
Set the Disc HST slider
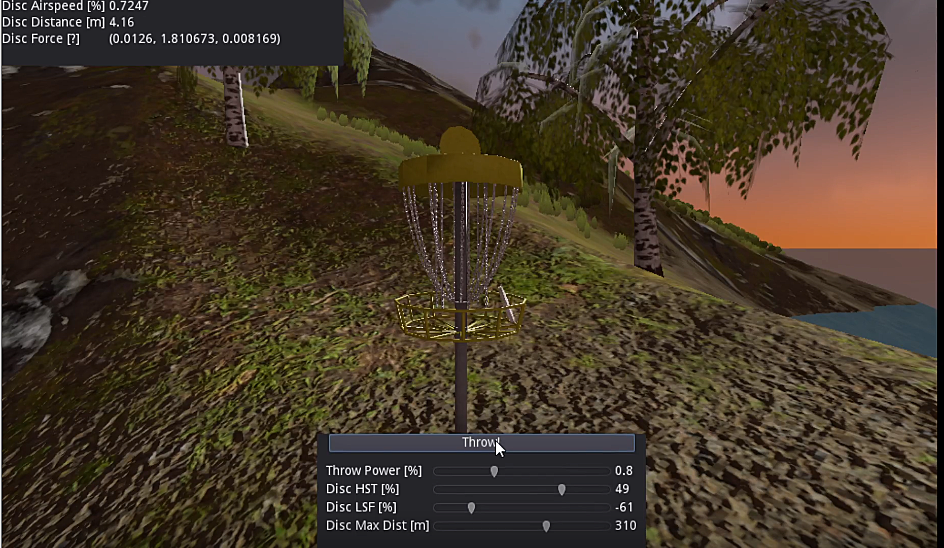562,489
